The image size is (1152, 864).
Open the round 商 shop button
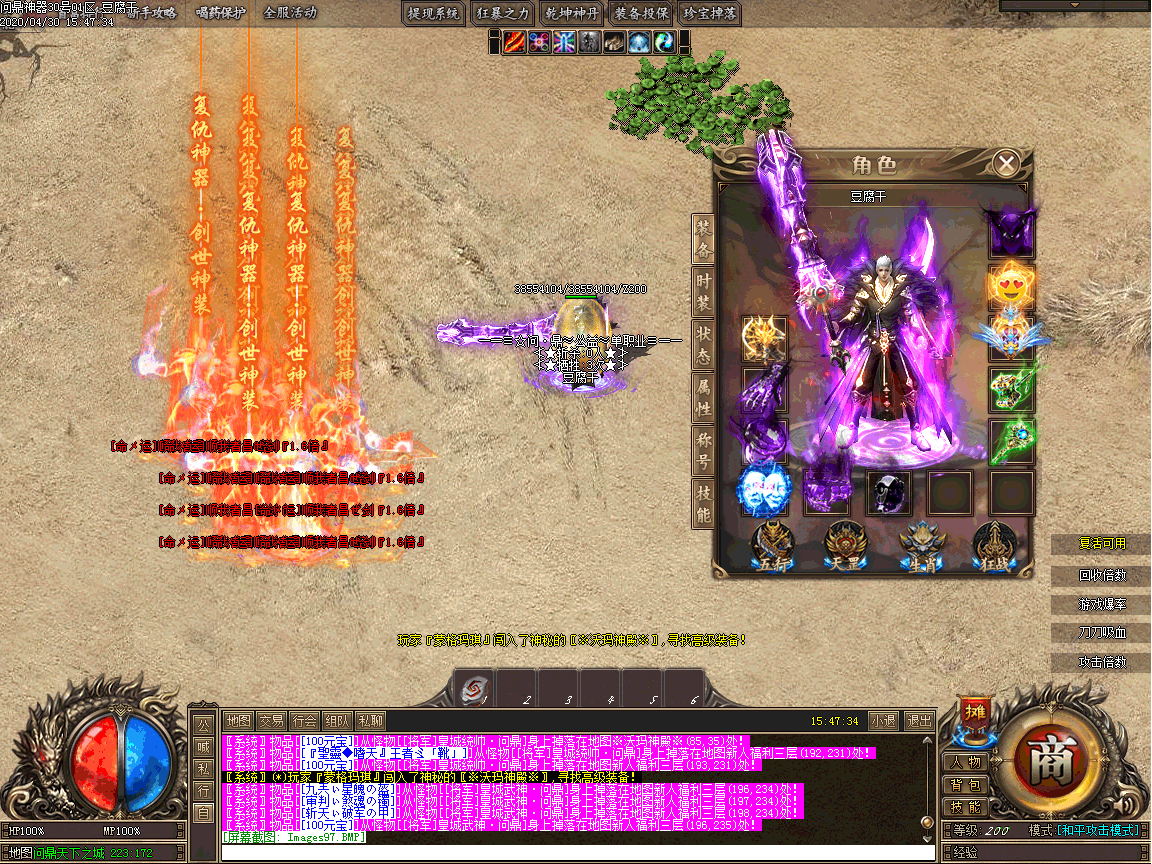pyautogui.click(x=1051, y=765)
